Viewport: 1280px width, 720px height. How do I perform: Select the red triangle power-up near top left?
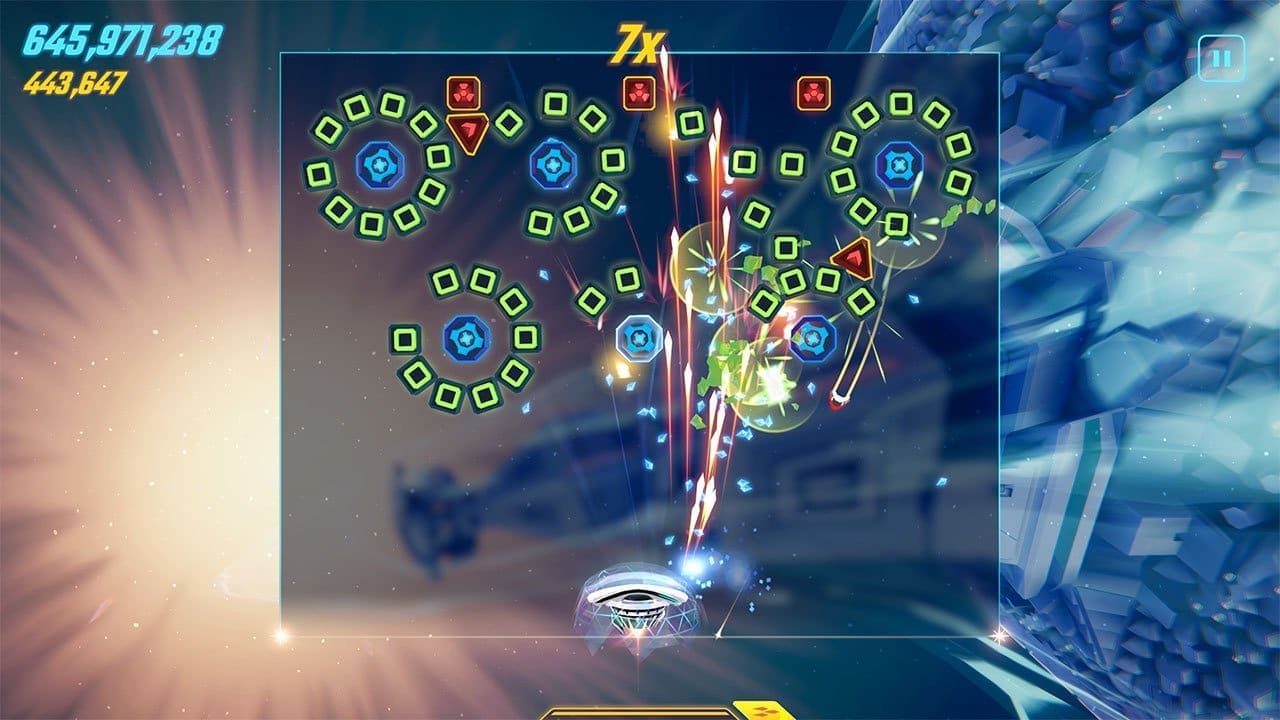tap(467, 130)
